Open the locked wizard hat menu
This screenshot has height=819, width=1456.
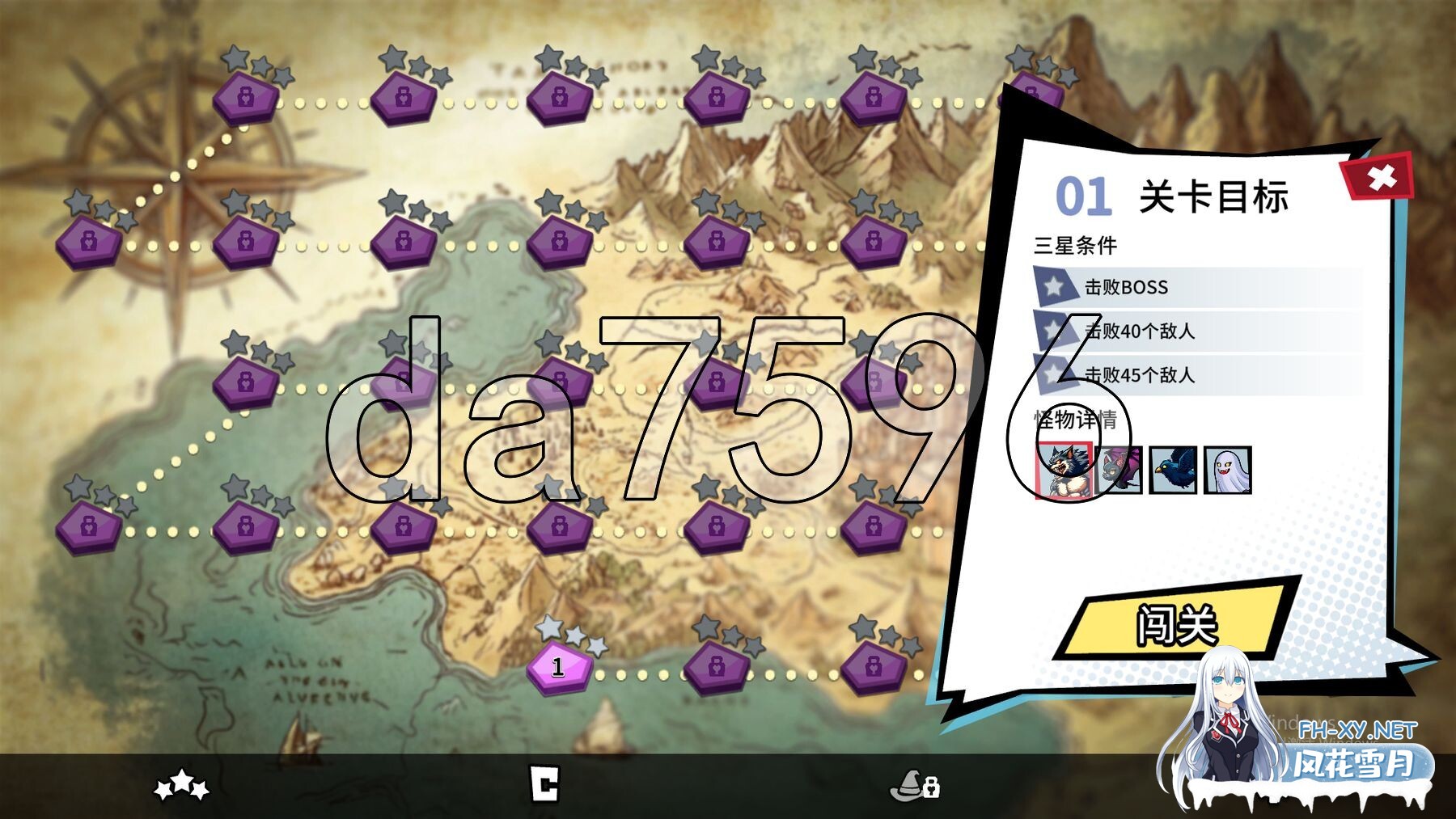914,785
